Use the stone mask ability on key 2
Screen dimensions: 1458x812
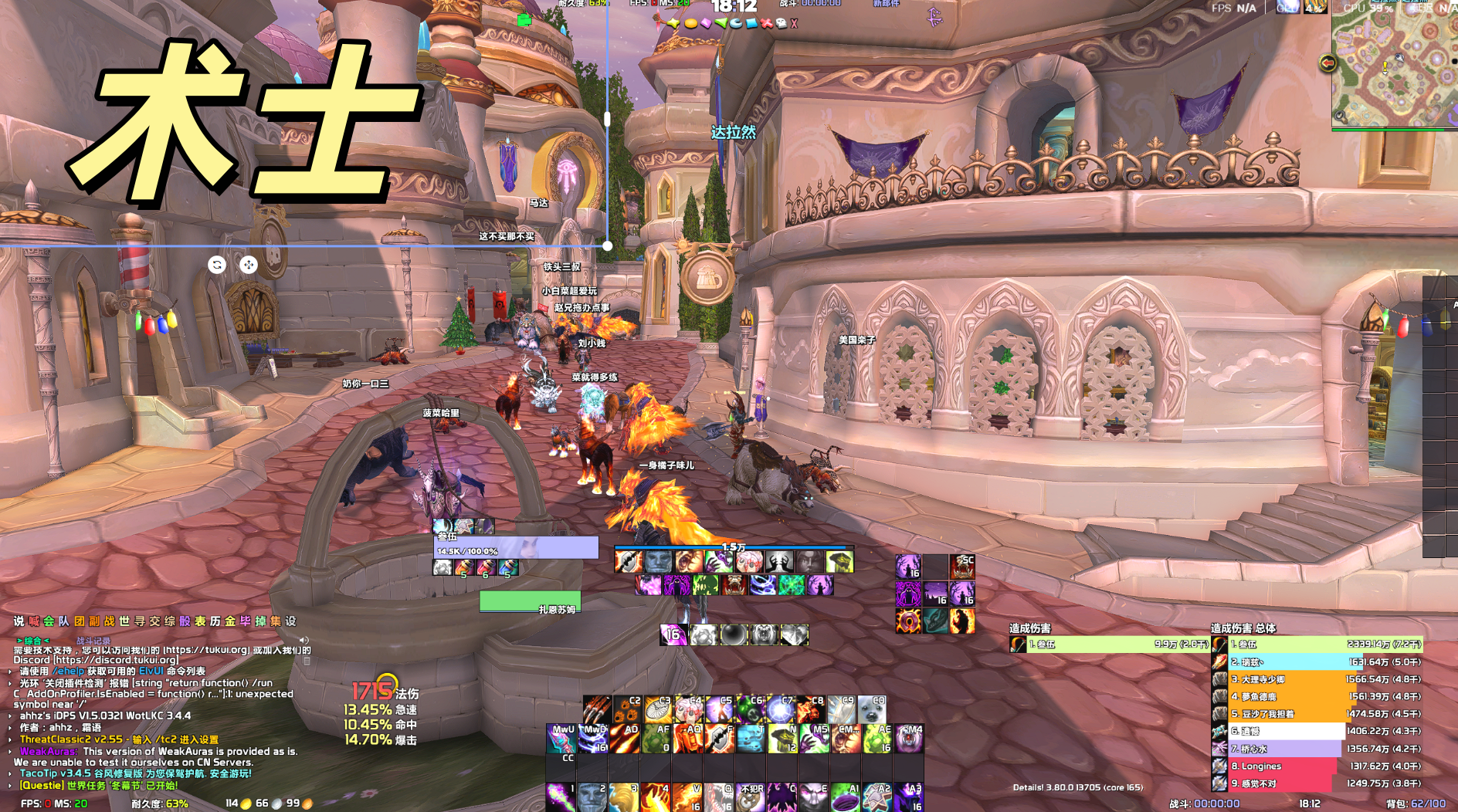(x=592, y=797)
